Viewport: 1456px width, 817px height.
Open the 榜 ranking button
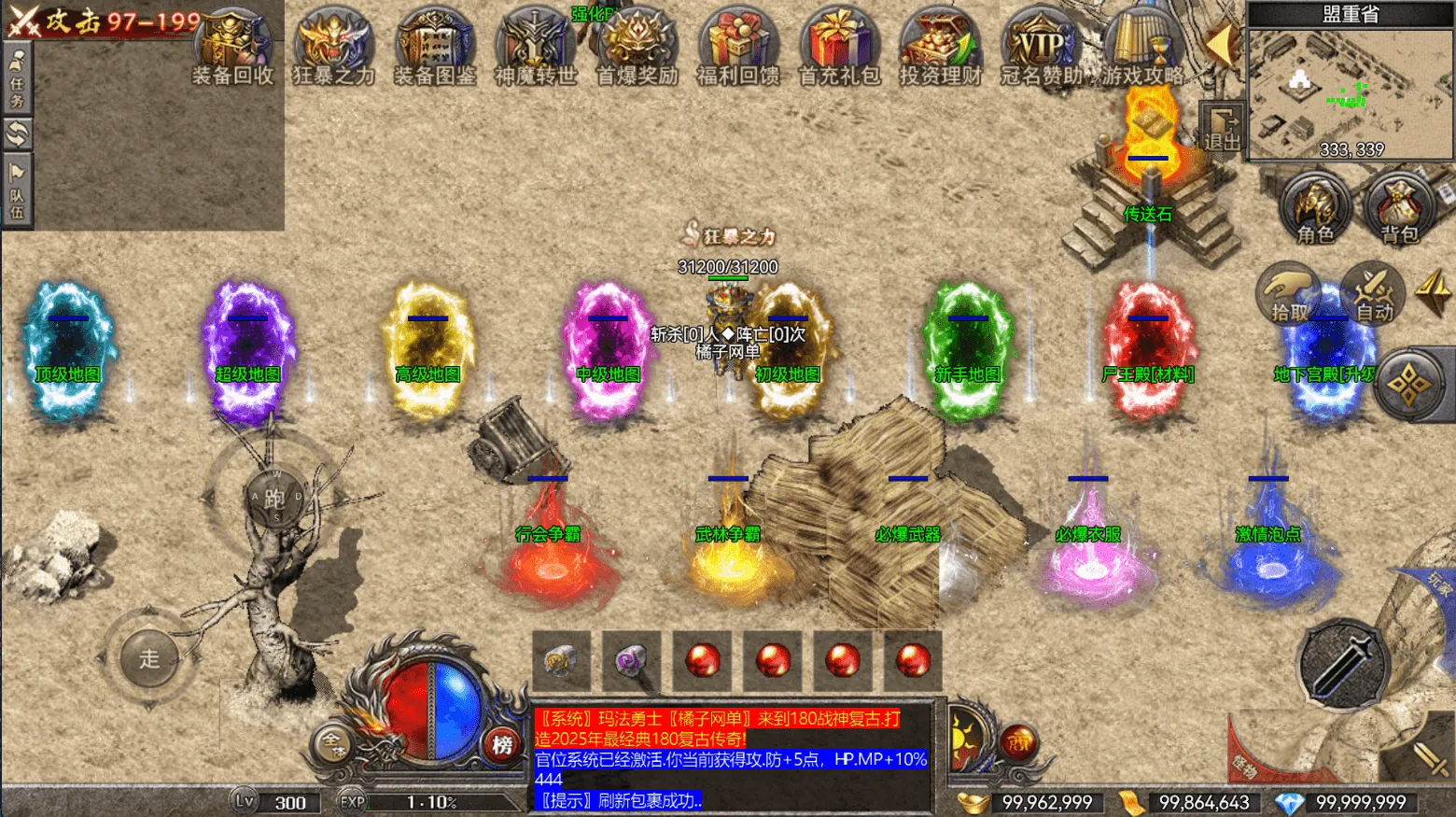502,744
